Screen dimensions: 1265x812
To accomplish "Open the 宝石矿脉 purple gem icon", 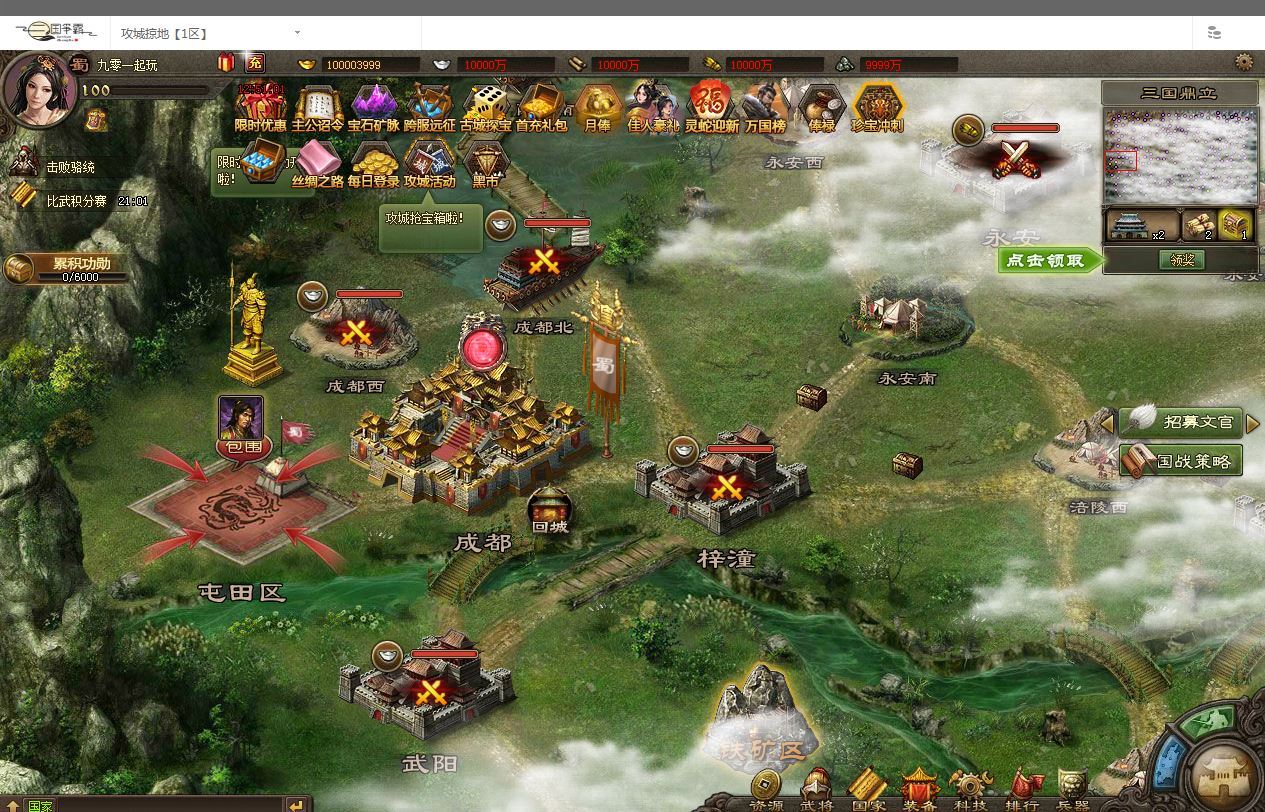I will pos(374,107).
